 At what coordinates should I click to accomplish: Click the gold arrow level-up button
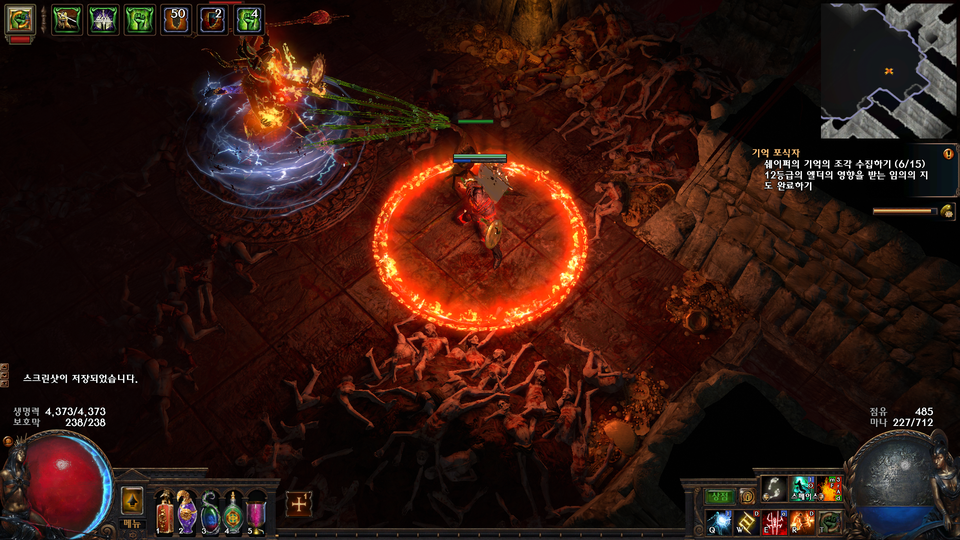point(132,500)
